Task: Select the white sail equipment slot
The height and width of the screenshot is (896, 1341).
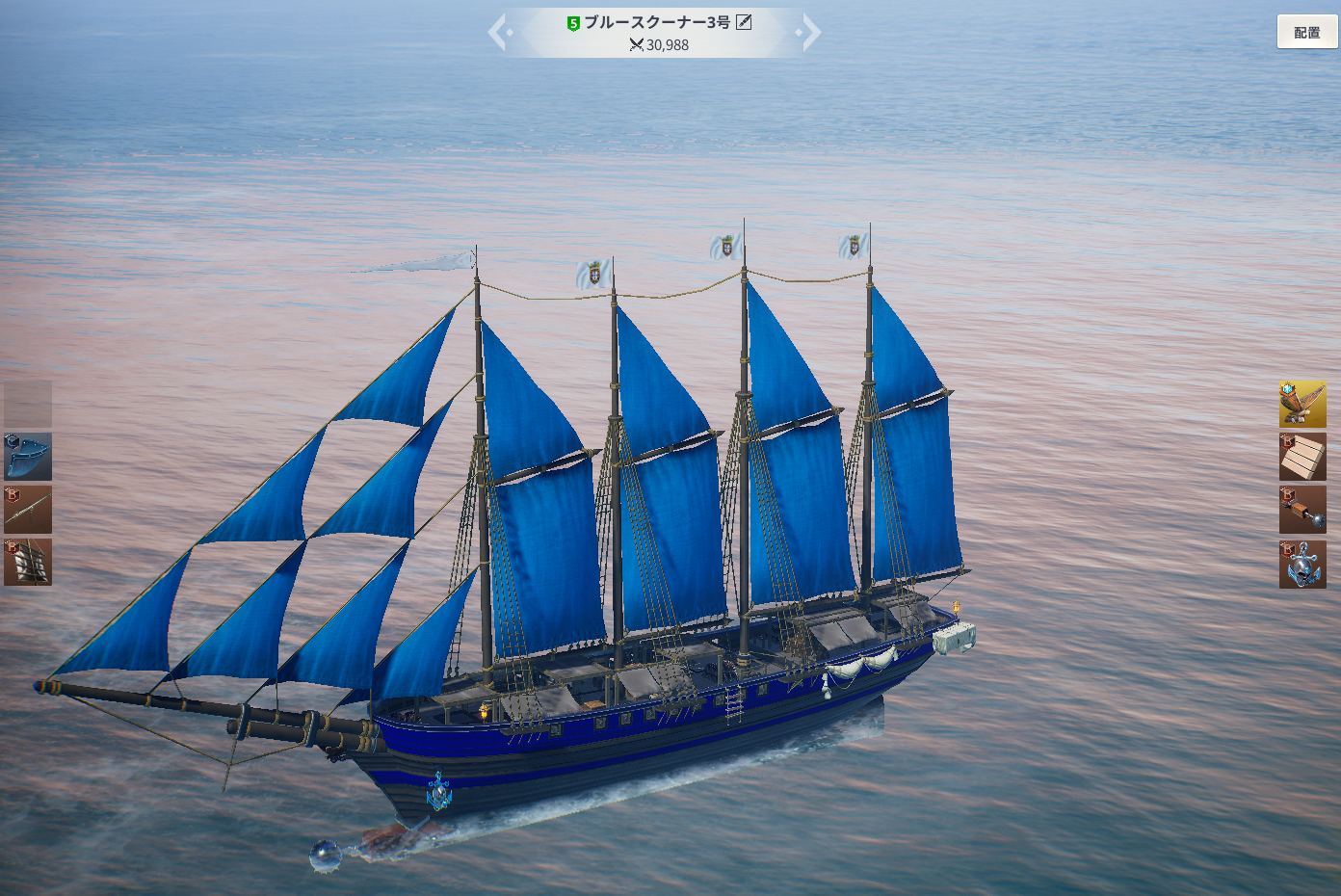Action: click(x=28, y=563)
